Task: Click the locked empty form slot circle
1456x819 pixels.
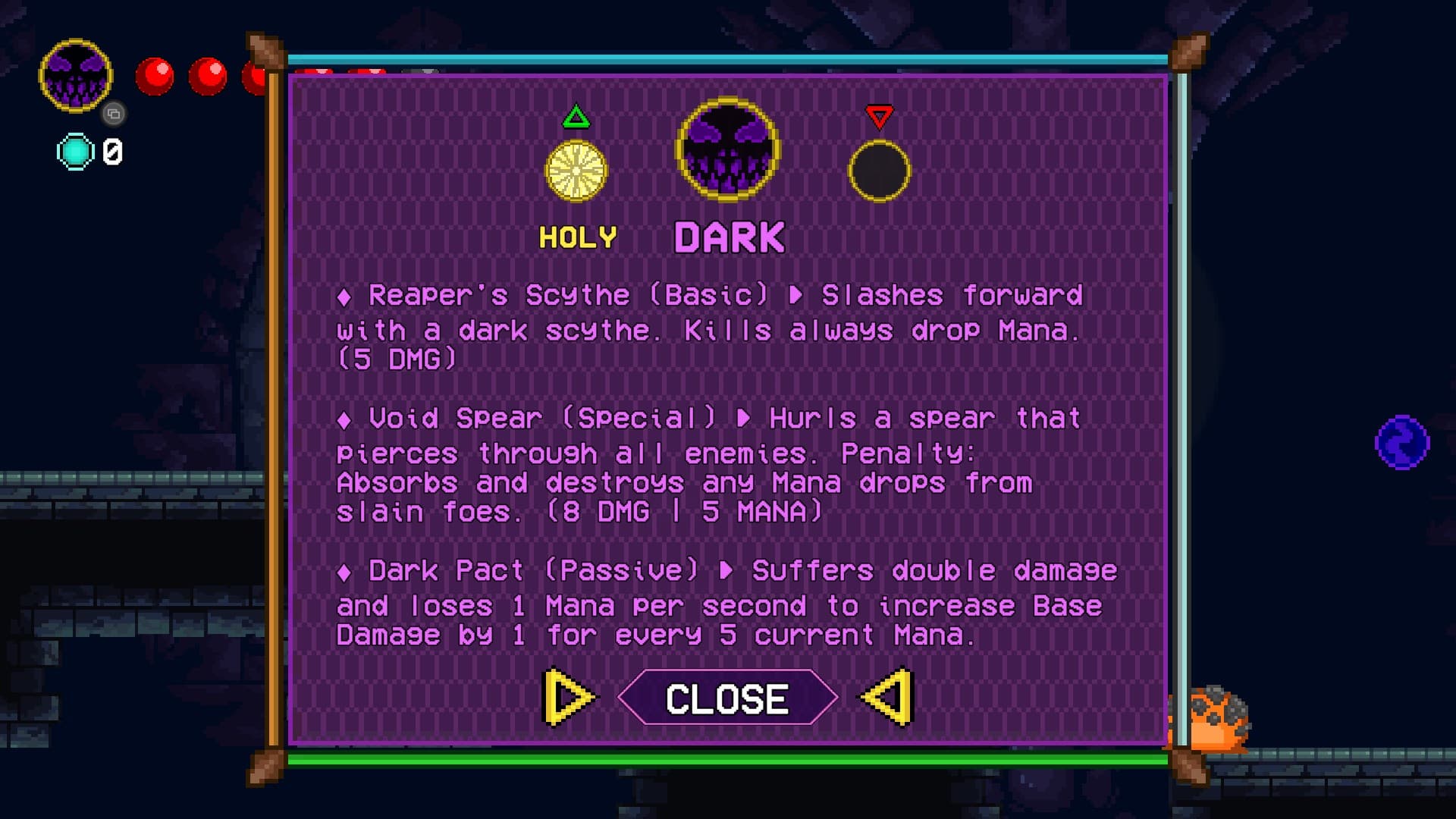Action: click(880, 171)
